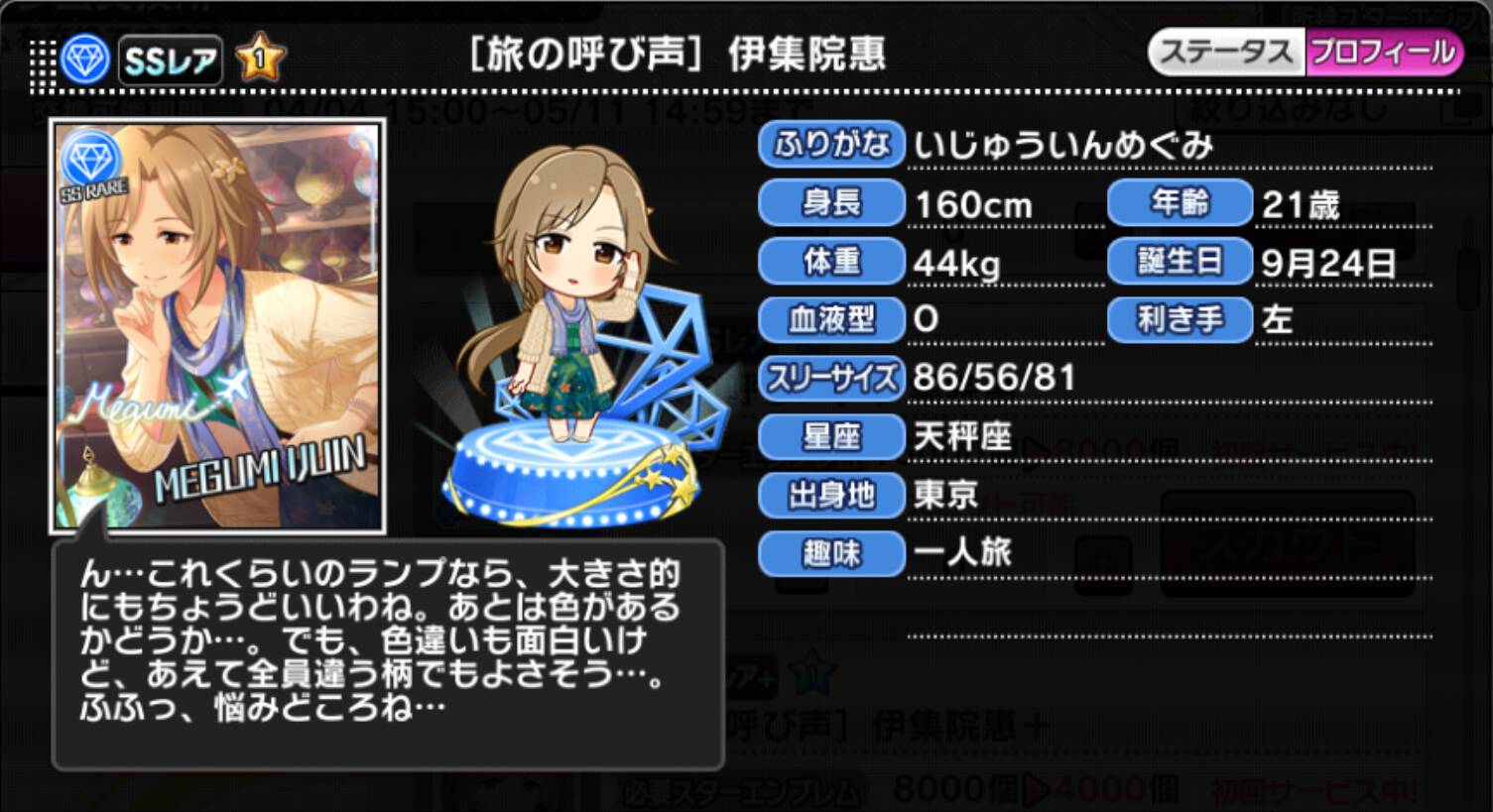Screen dimensions: 1493x812
Task: Select the 誕生日 birthday label icon
Action: pyautogui.click(x=1179, y=262)
